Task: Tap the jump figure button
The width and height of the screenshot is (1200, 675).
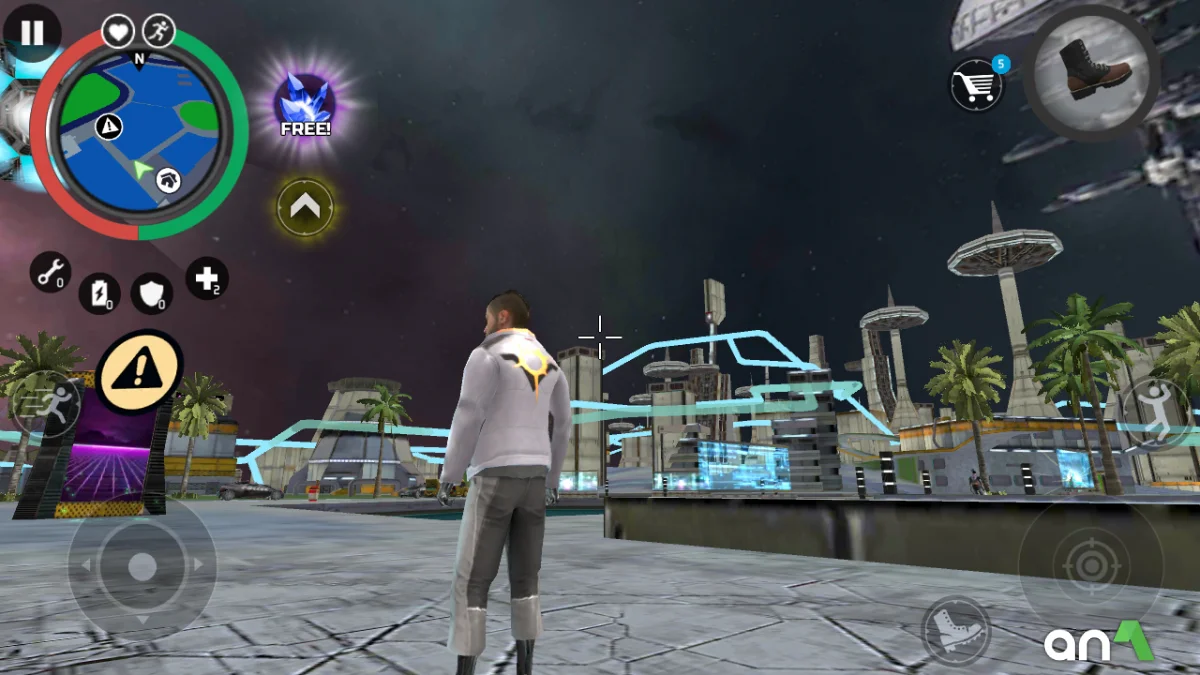Action: [1155, 412]
